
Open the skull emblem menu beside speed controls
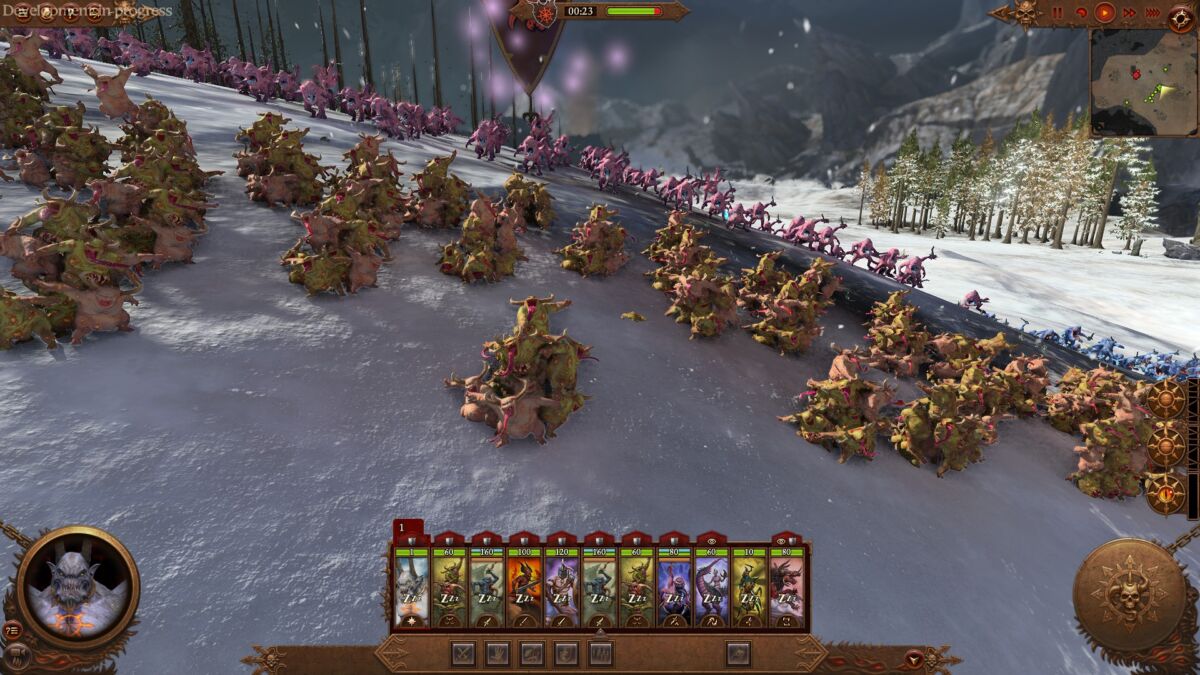(x=1027, y=13)
